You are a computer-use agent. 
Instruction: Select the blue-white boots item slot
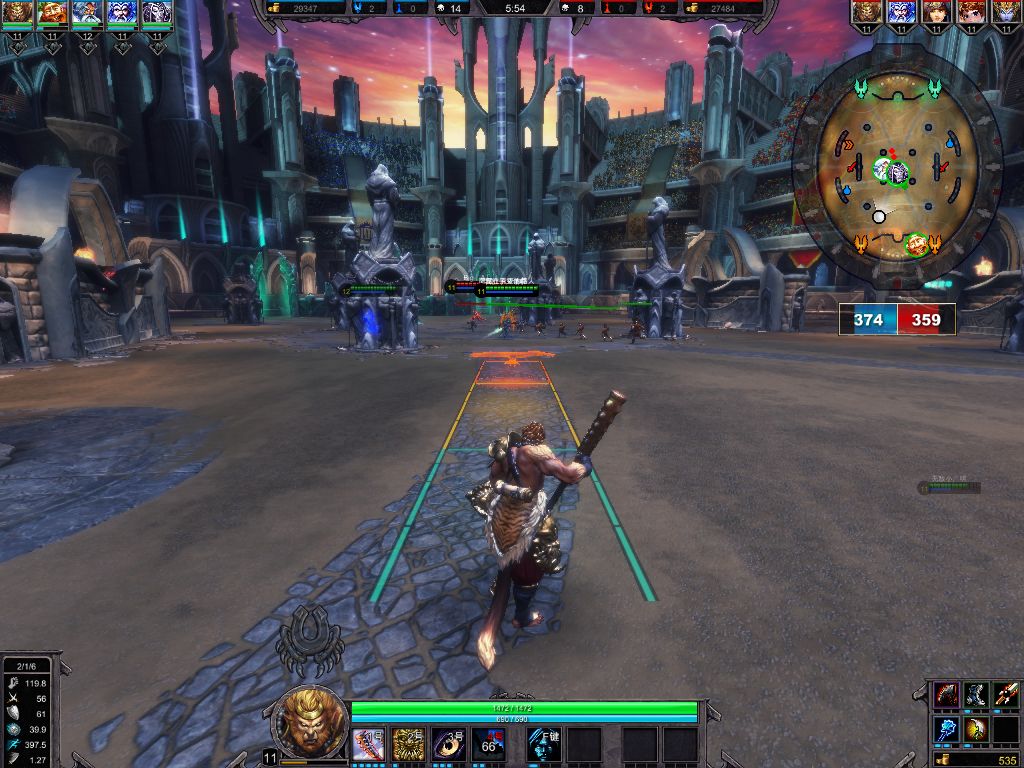pos(976,695)
